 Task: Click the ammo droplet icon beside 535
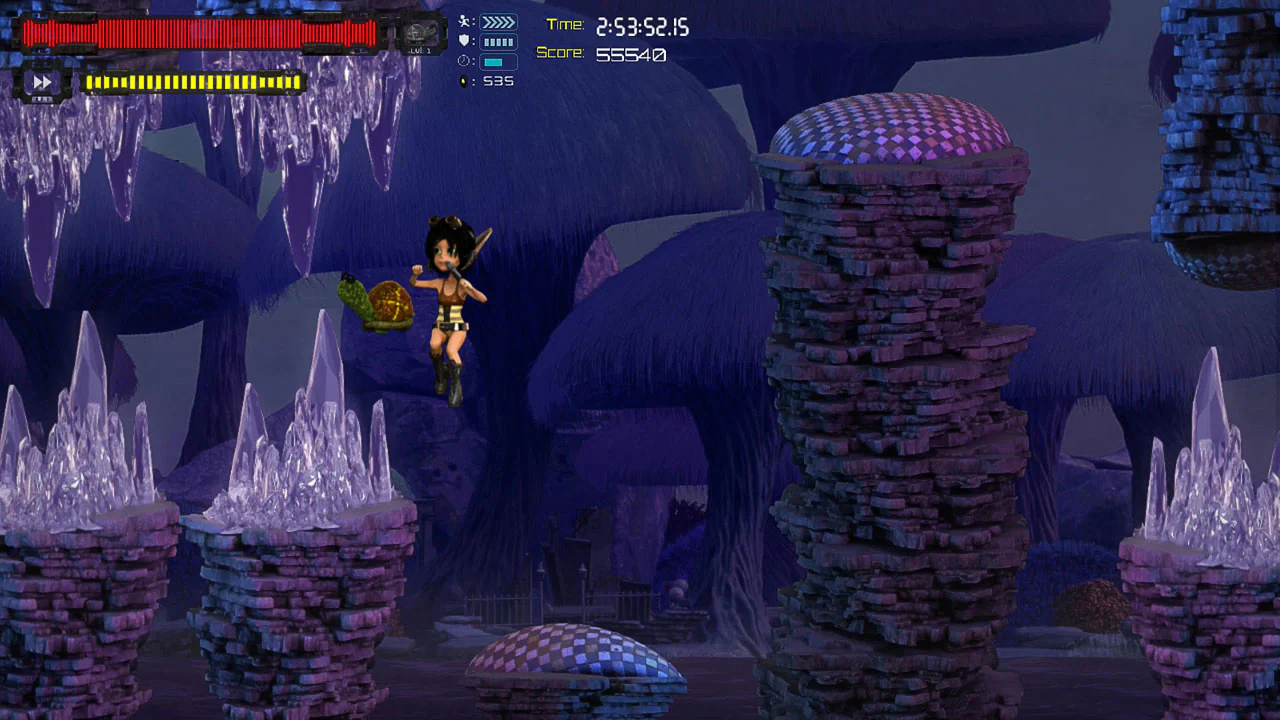point(465,81)
